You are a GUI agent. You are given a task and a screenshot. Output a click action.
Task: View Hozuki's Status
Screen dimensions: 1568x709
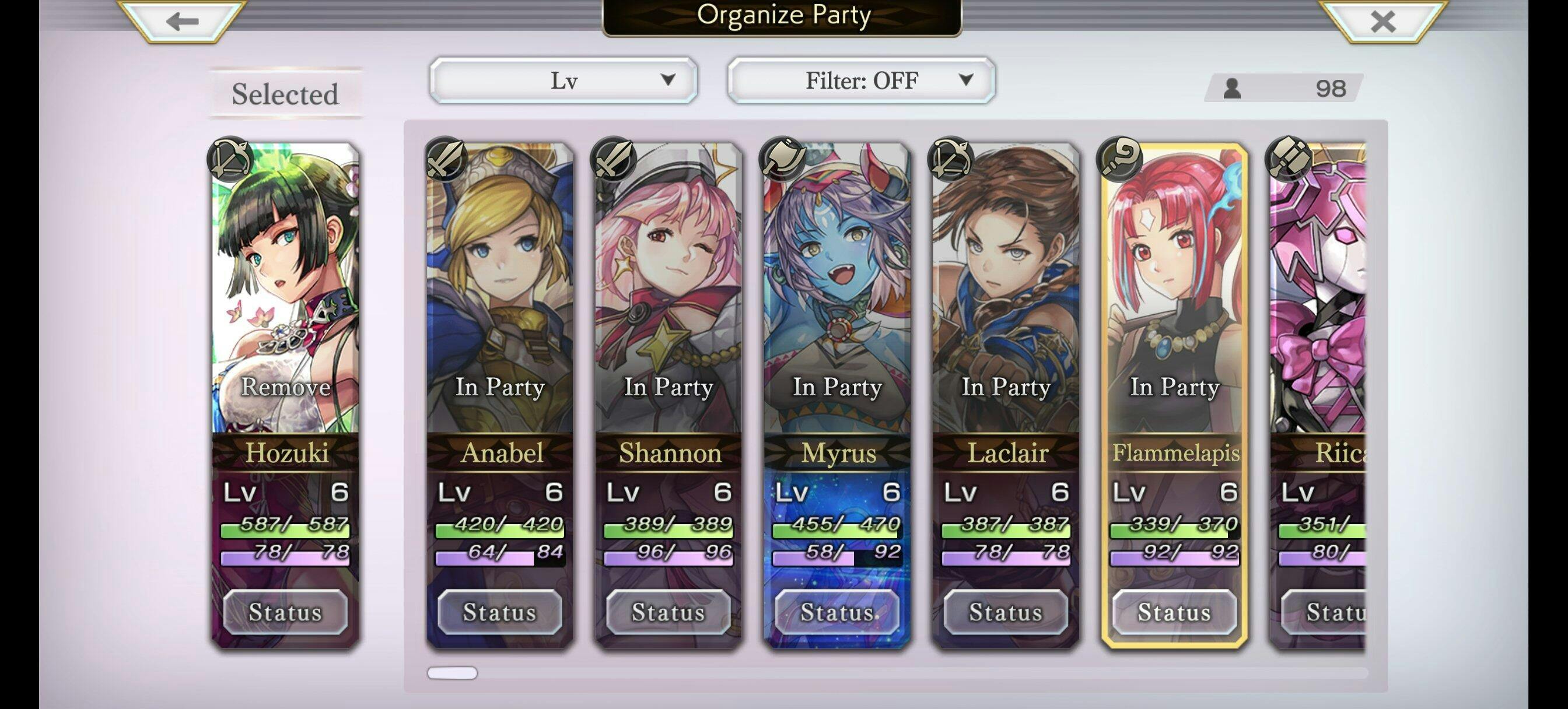point(285,612)
